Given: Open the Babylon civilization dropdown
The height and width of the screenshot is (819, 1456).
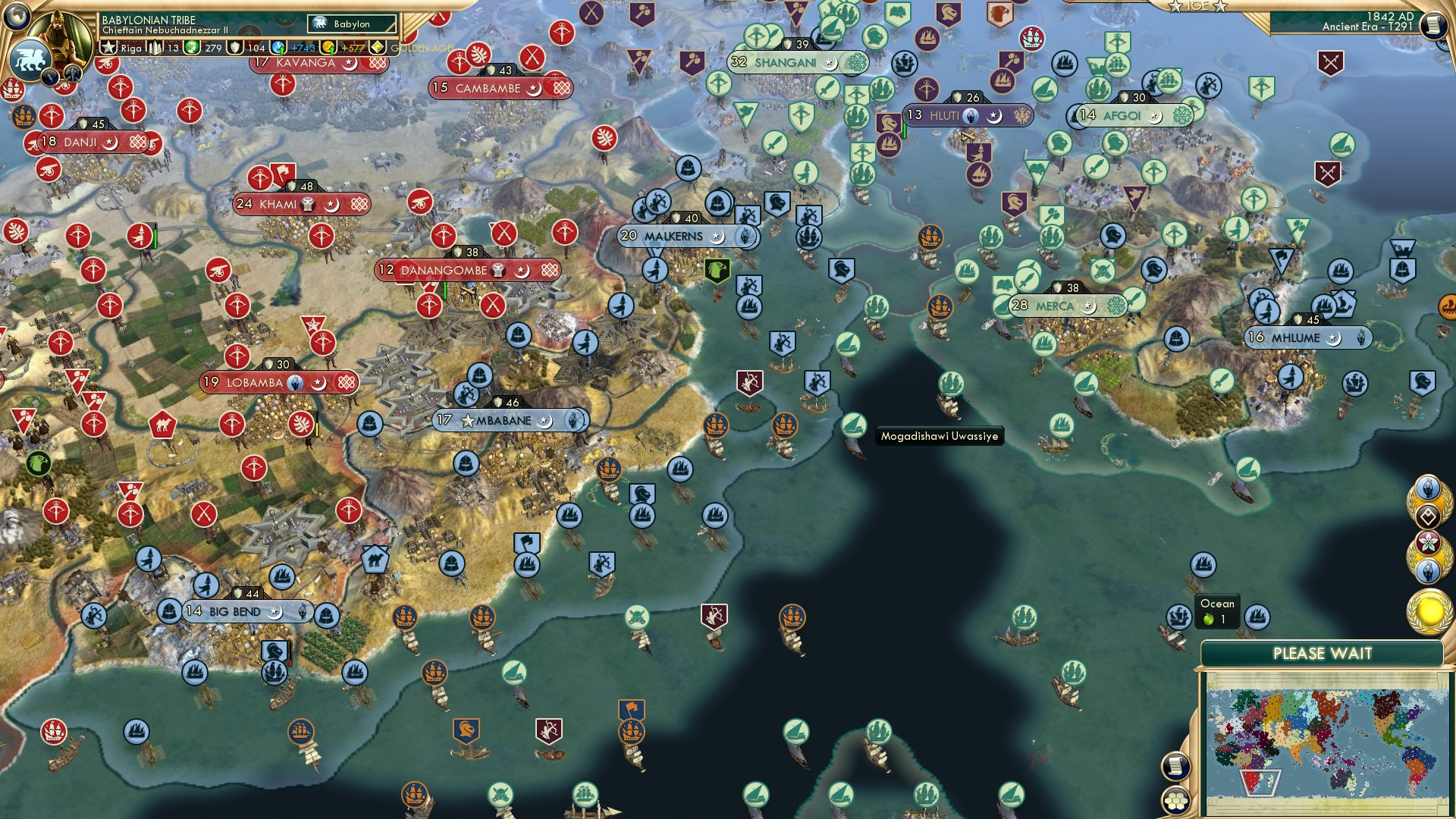Looking at the screenshot, I should [x=351, y=24].
